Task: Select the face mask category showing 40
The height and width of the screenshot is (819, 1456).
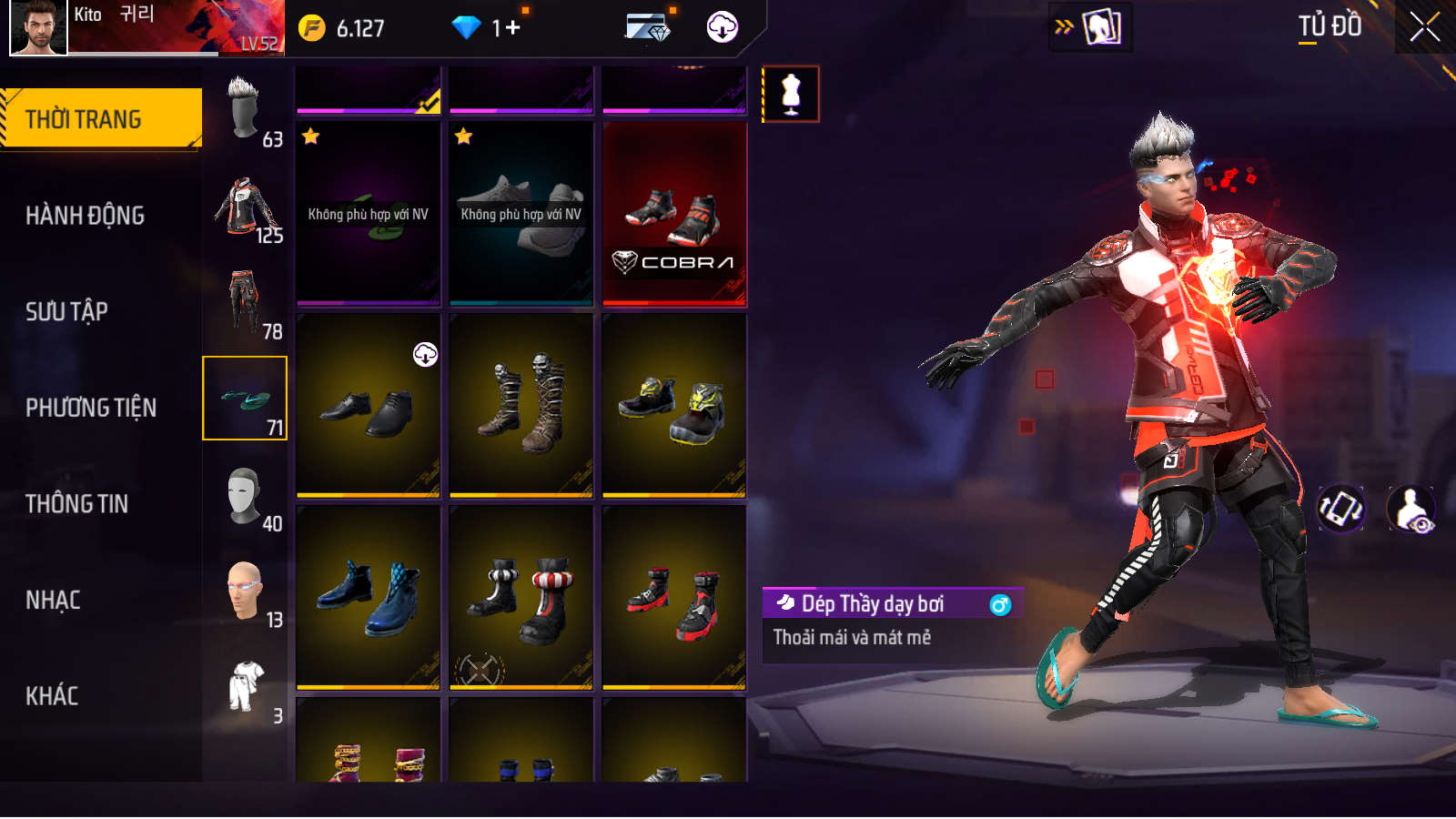Action: pyautogui.click(x=245, y=496)
